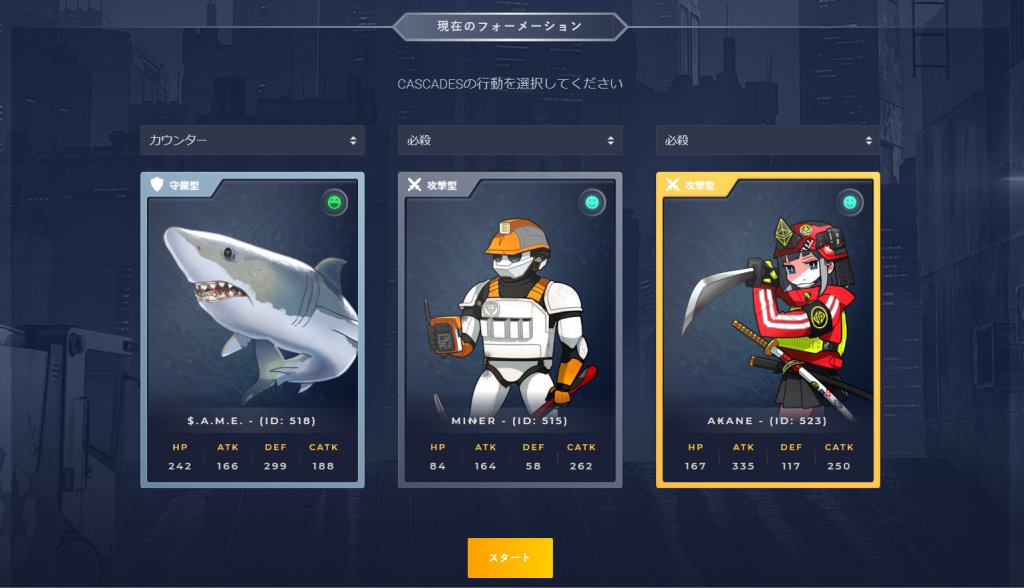Click the smiley face icon on the AKANE card
The width and height of the screenshot is (1024, 588).
[850, 203]
